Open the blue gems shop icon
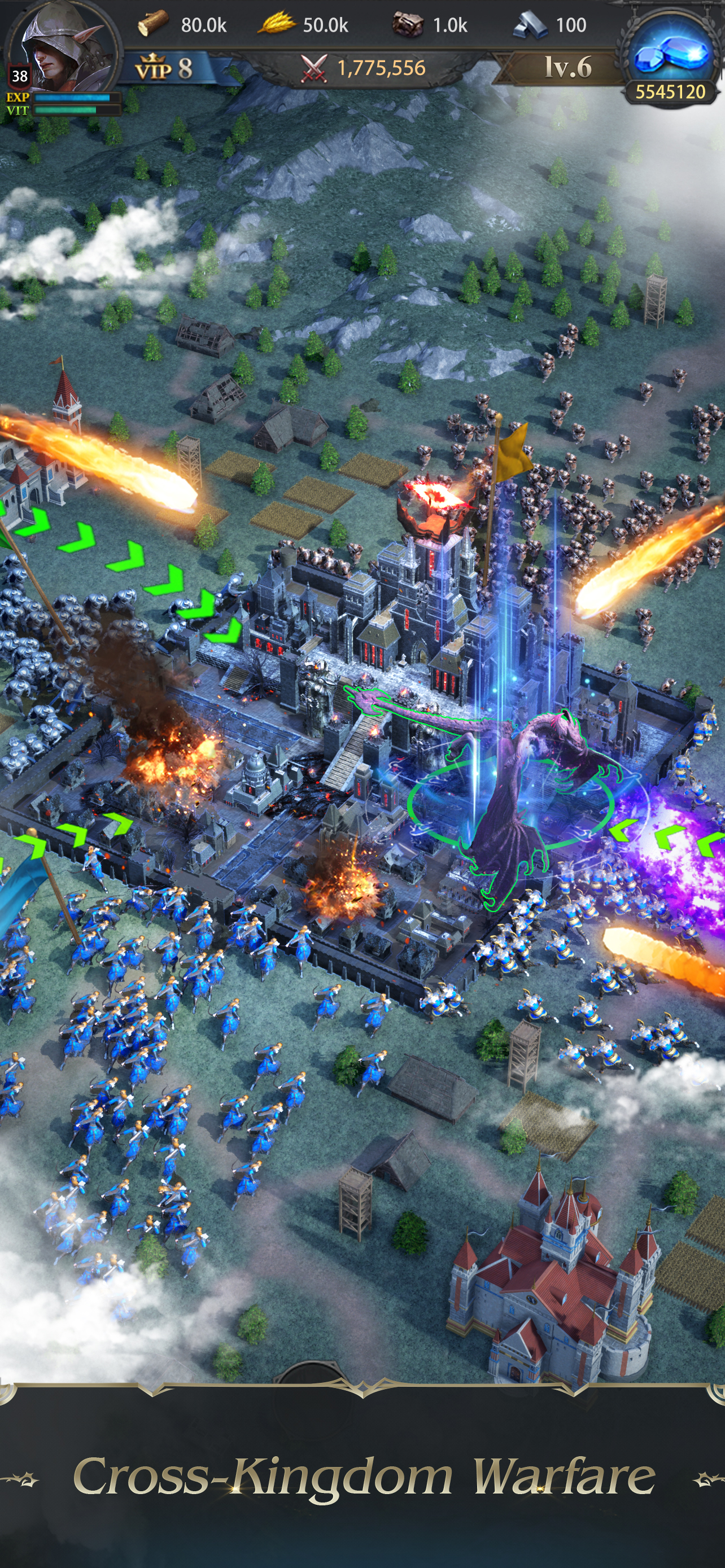Viewport: 725px width, 1568px height. [x=670, y=54]
